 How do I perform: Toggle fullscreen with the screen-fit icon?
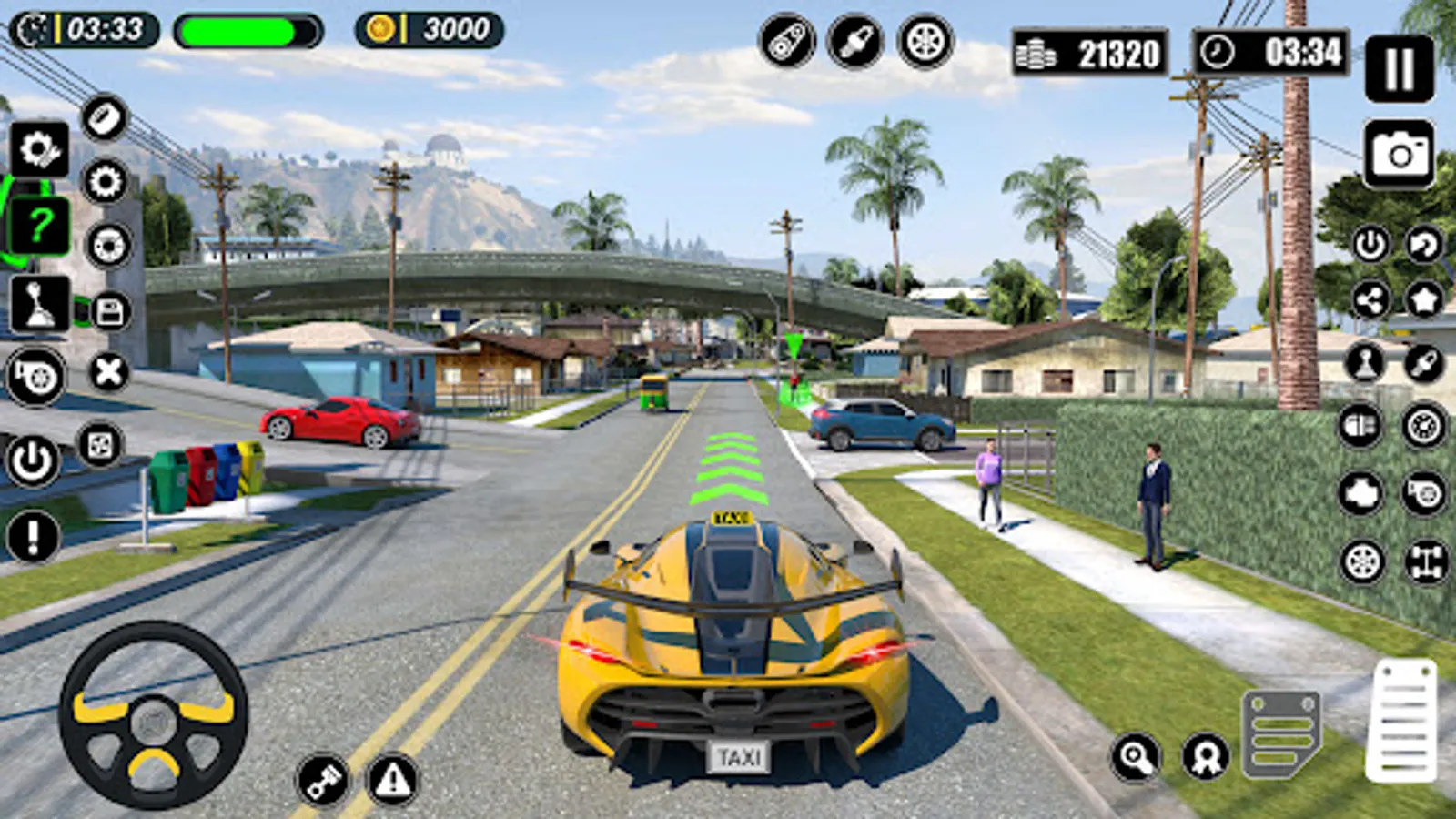(x=103, y=446)
